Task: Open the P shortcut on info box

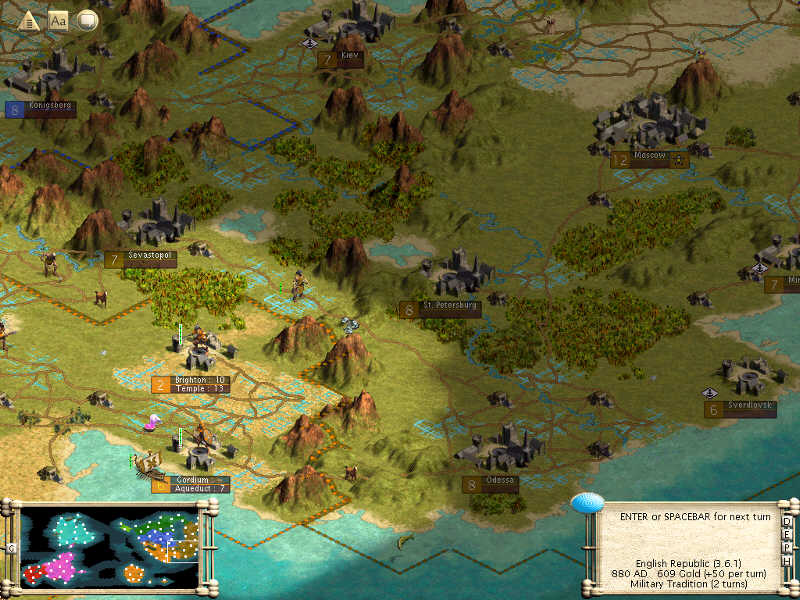Action: [788, 546]
